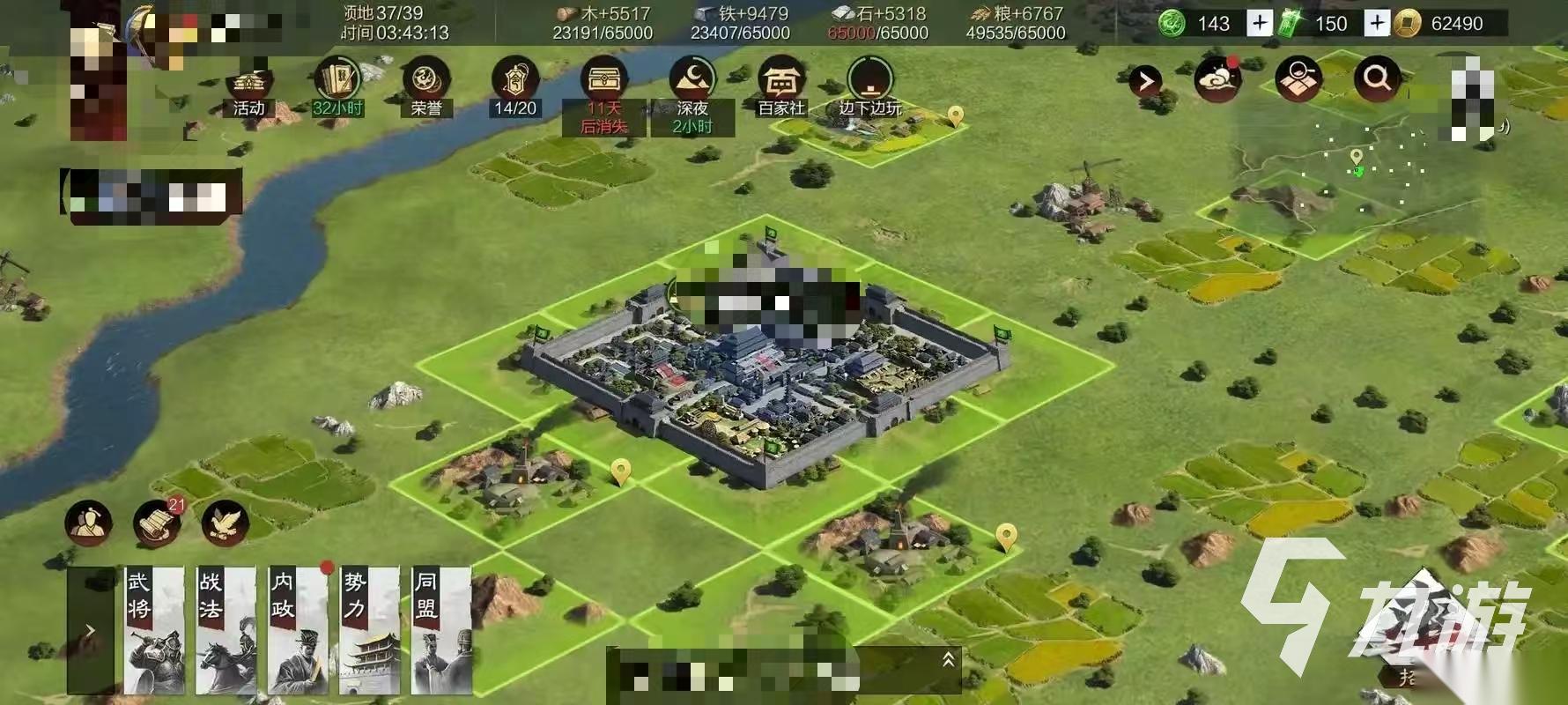Open the cloud weather icon
Screen dimensions: 1568x705
coord(1217,80)
